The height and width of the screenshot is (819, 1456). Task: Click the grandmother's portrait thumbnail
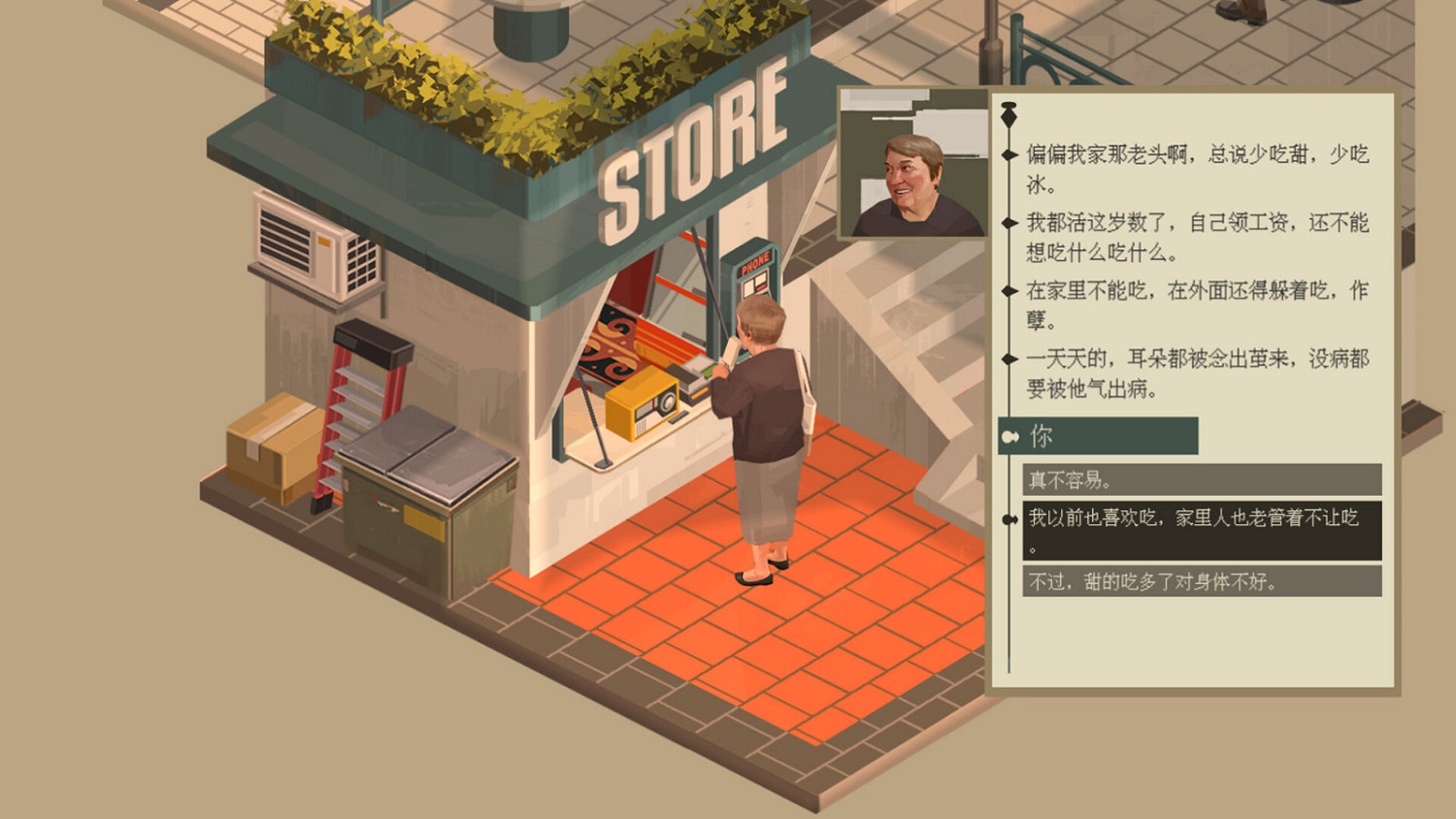tap(912, 165)
